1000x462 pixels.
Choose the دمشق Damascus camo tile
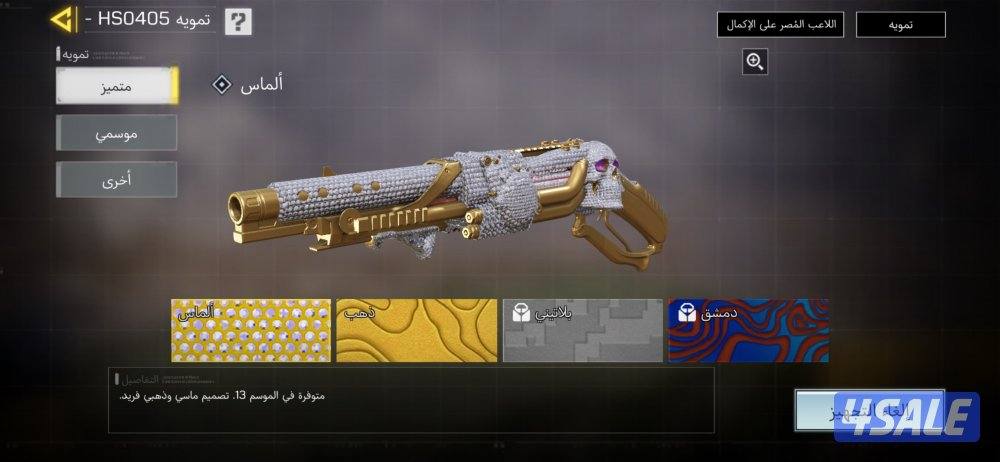coord(748,330)
